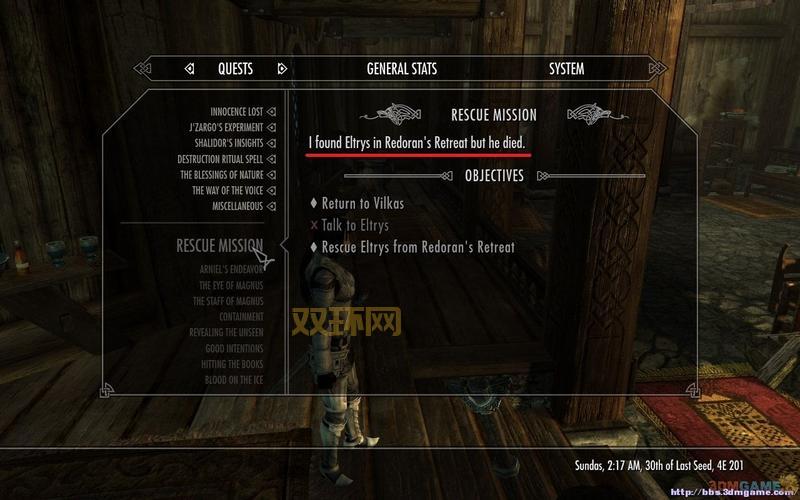The height and width of the screenshot is (500, 800).
Task: Choose the Shalidor's Insights quest
Action: coord(229,144)
